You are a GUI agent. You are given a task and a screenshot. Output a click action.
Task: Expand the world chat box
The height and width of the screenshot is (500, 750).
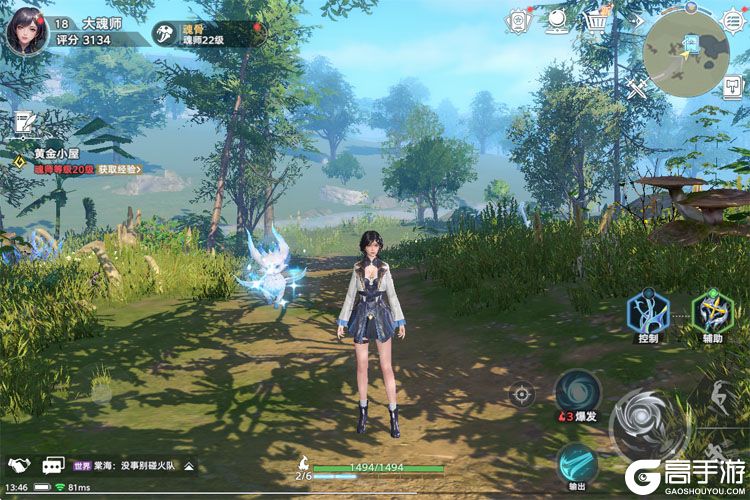point(189,466)
